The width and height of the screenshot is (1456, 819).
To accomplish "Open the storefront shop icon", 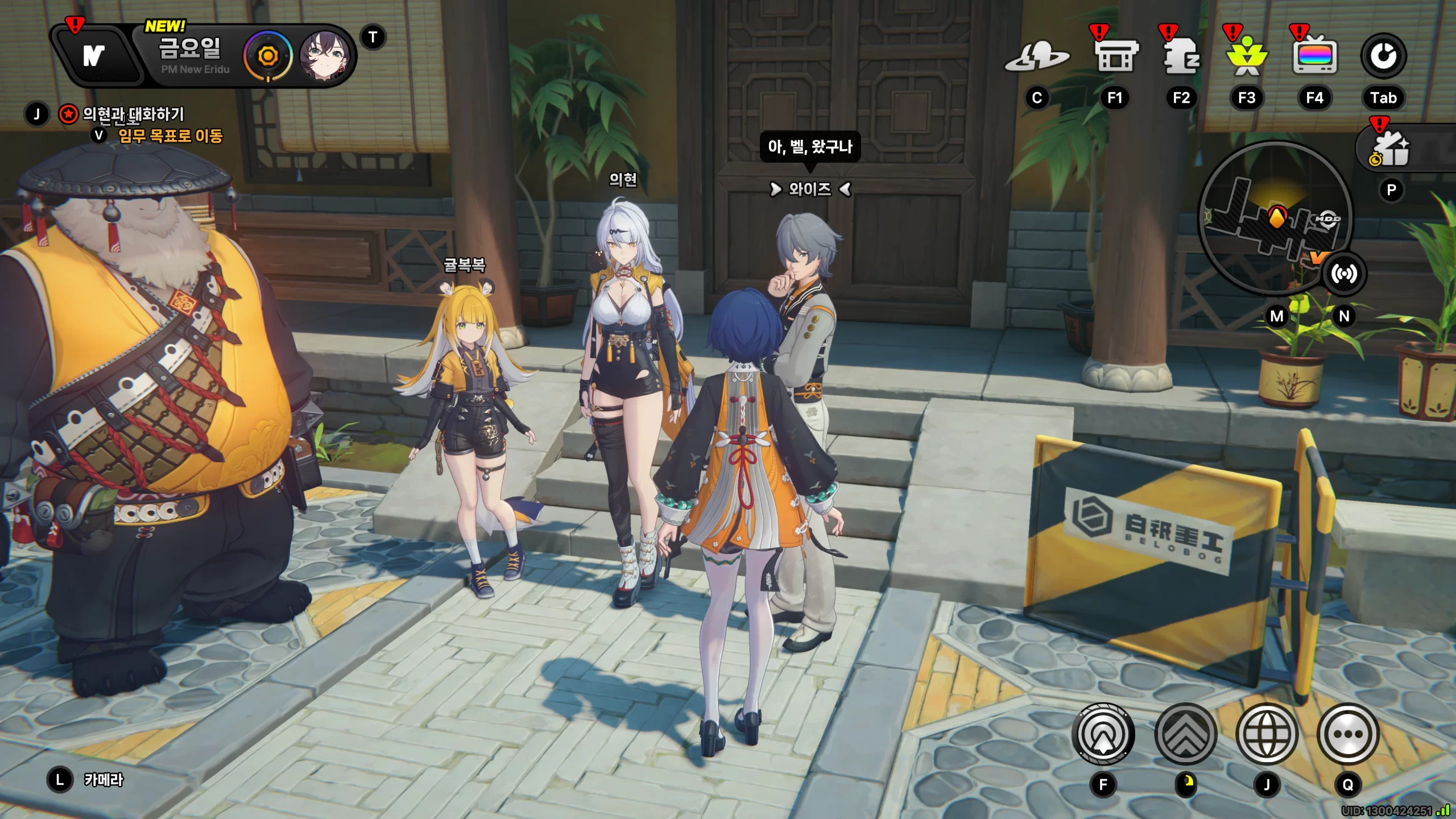I will pyautogui.click(x=1116, y=56).
